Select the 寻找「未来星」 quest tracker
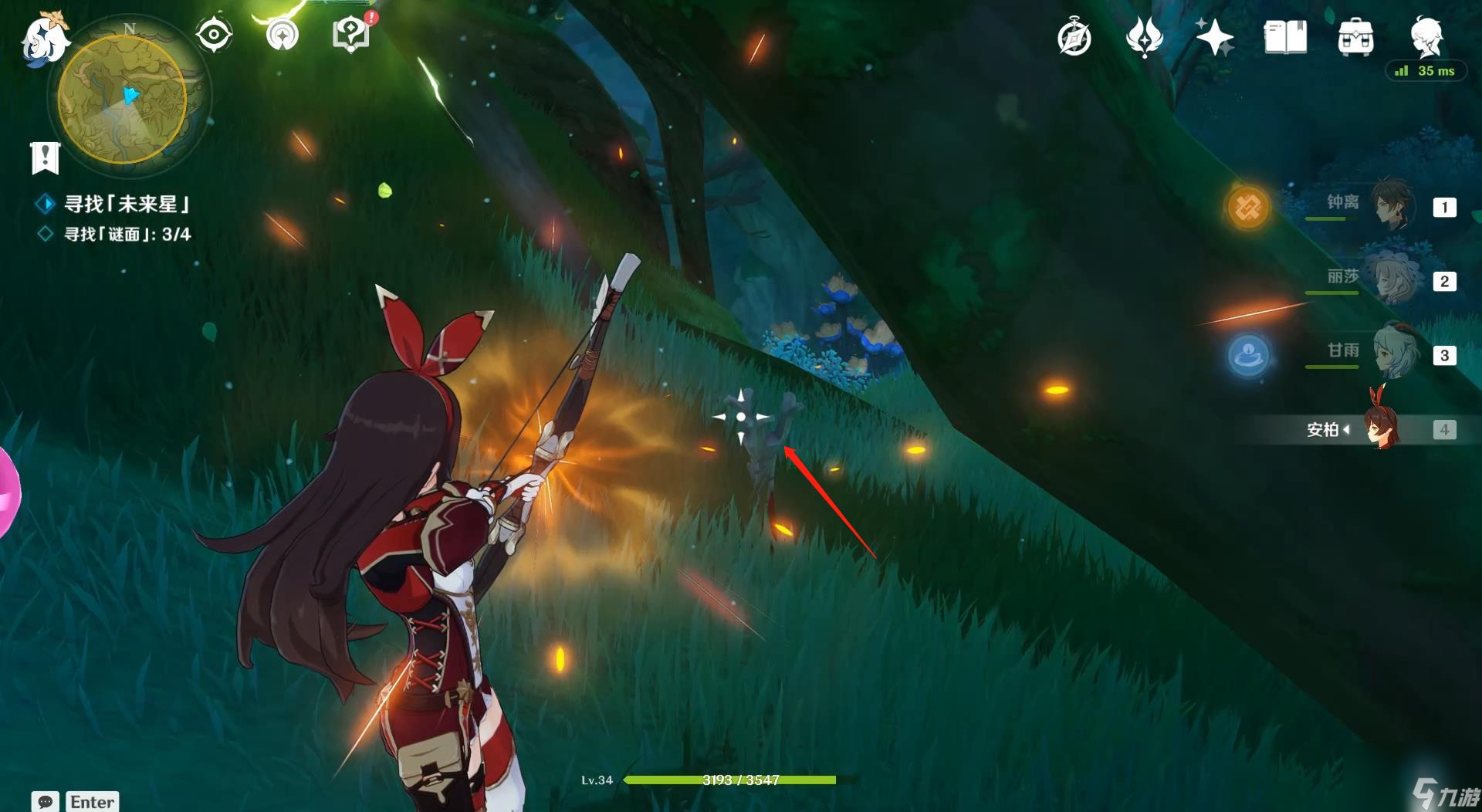The height and width of the screenshot is (812, 1482). 127,204
